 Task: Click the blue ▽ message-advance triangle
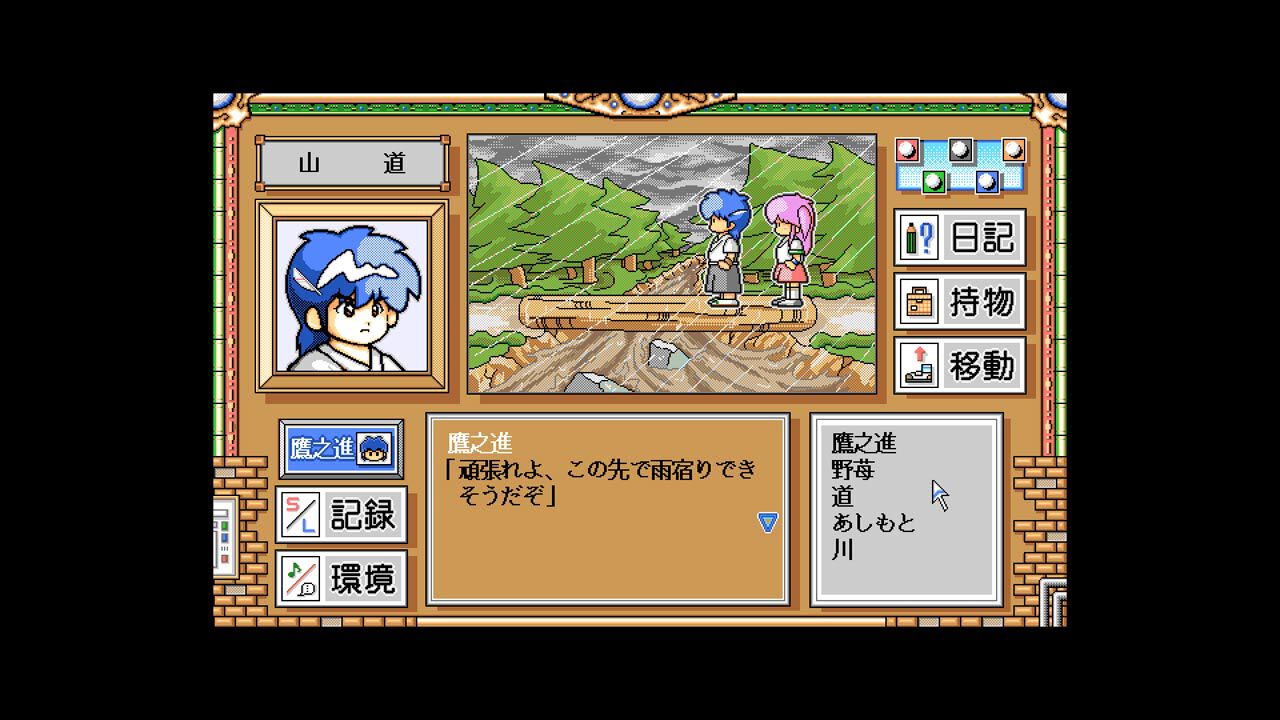coord(767,523)
